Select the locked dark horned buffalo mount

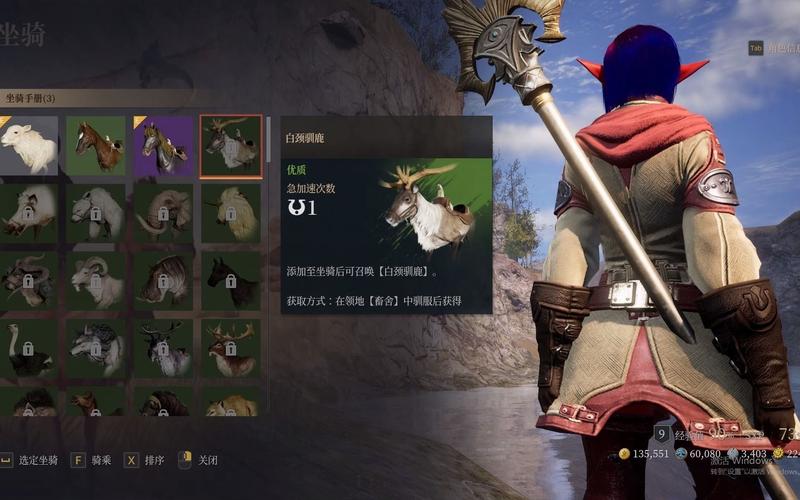click(29, 280)
